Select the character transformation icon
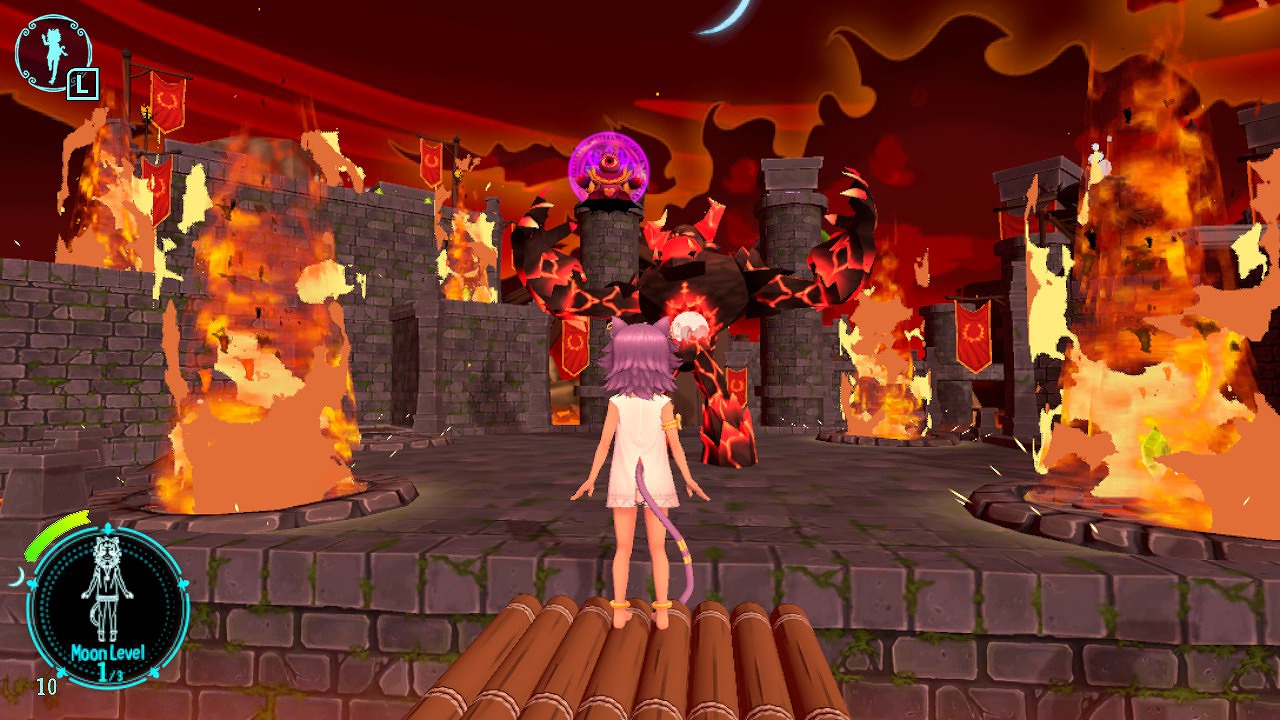 tap(53, 54)
